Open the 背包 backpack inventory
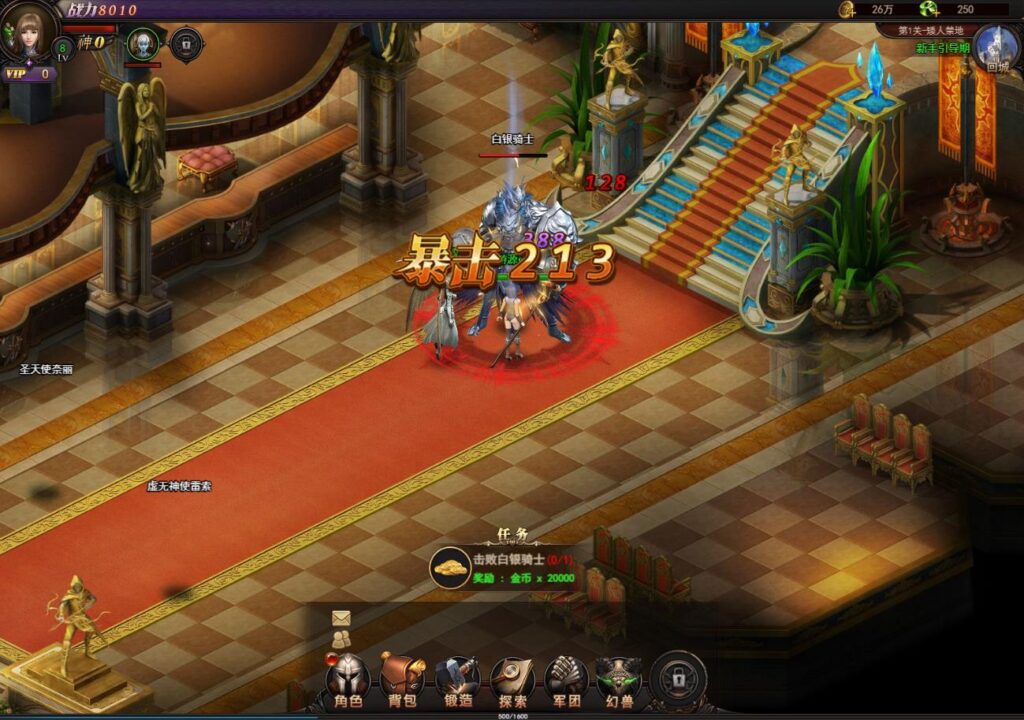The height and width of the screenshot is (720, 1024). [402, 681]
